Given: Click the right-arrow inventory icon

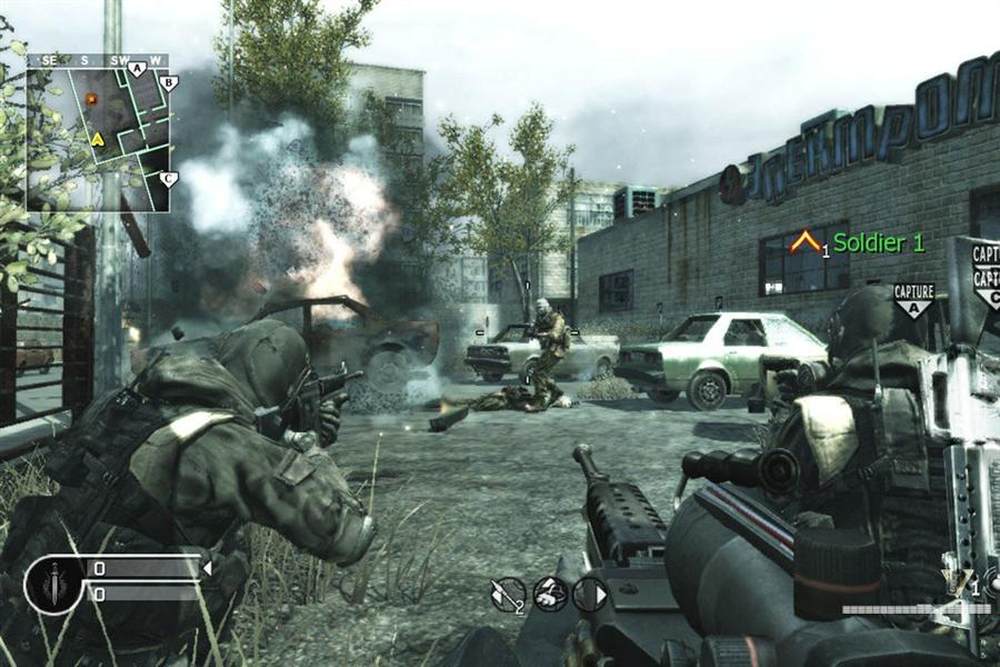Looking at the screenshot, I should point(590,594).
